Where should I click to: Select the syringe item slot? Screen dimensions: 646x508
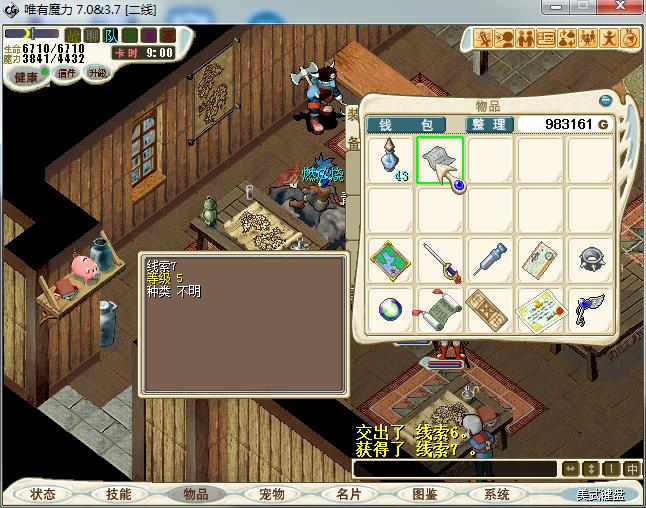point(490,260)
